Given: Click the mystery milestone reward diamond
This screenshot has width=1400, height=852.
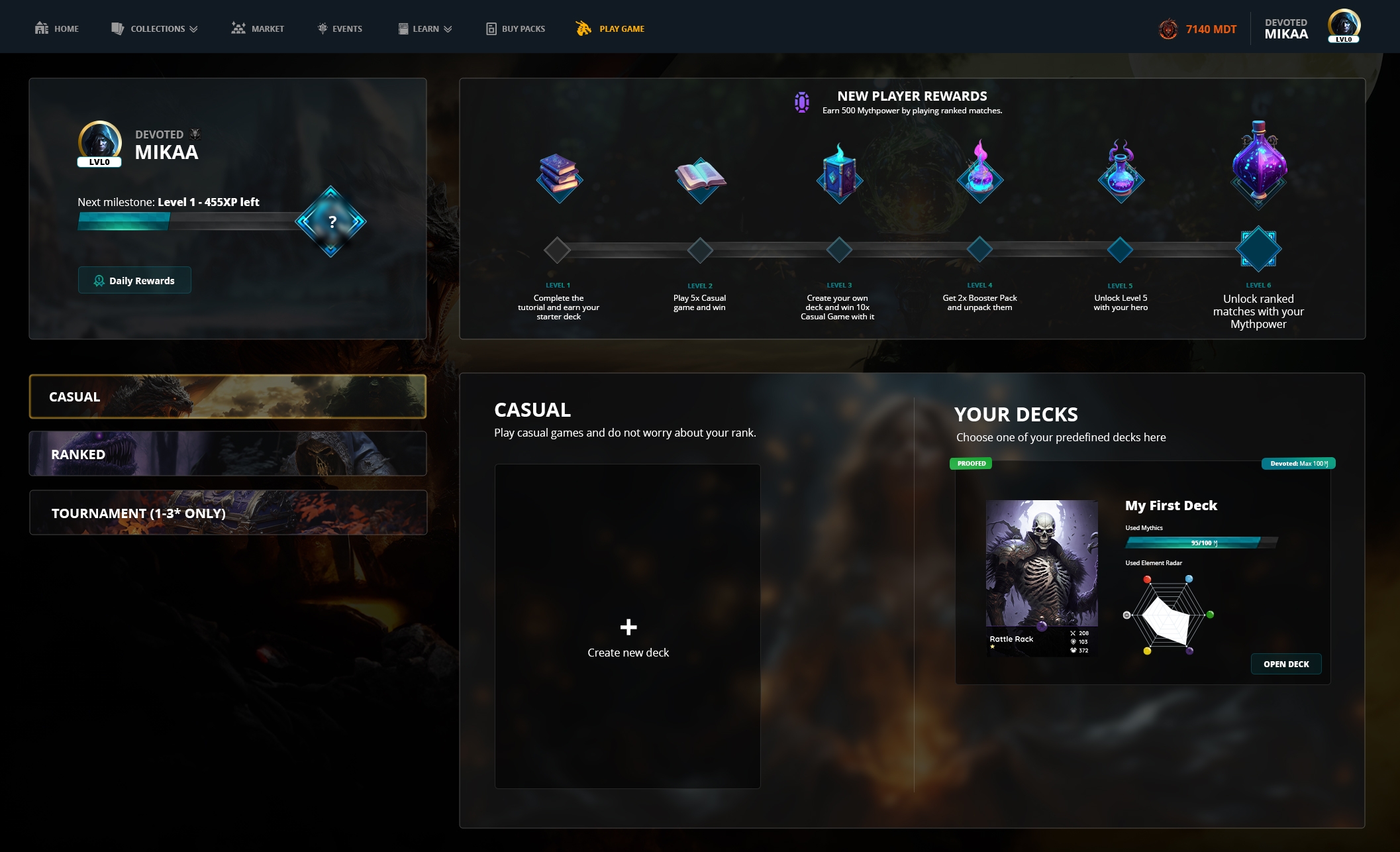Looking at the screenshot, I should (331, 222).
